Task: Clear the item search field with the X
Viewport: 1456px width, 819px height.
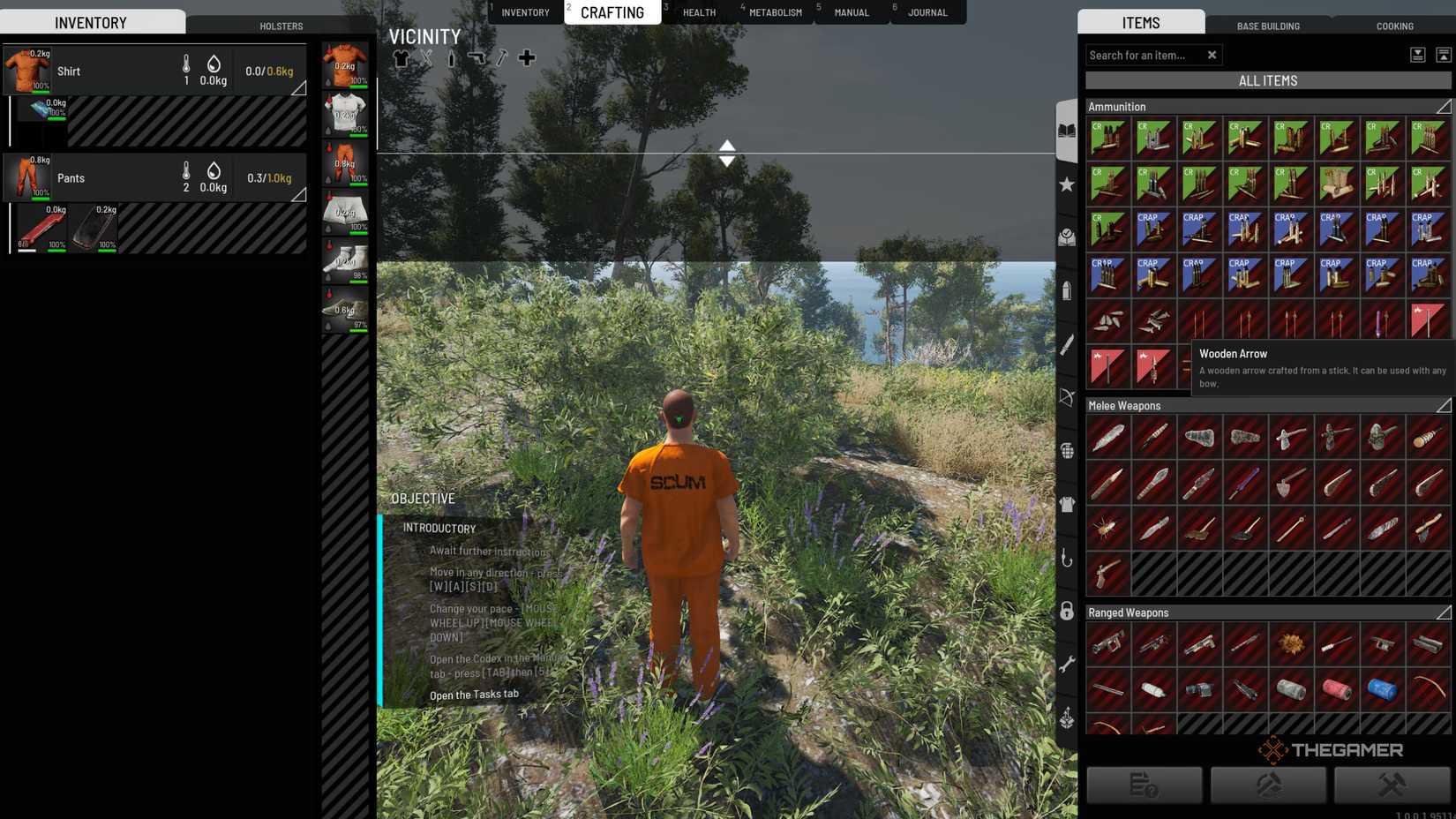Action: [1212, 55]
